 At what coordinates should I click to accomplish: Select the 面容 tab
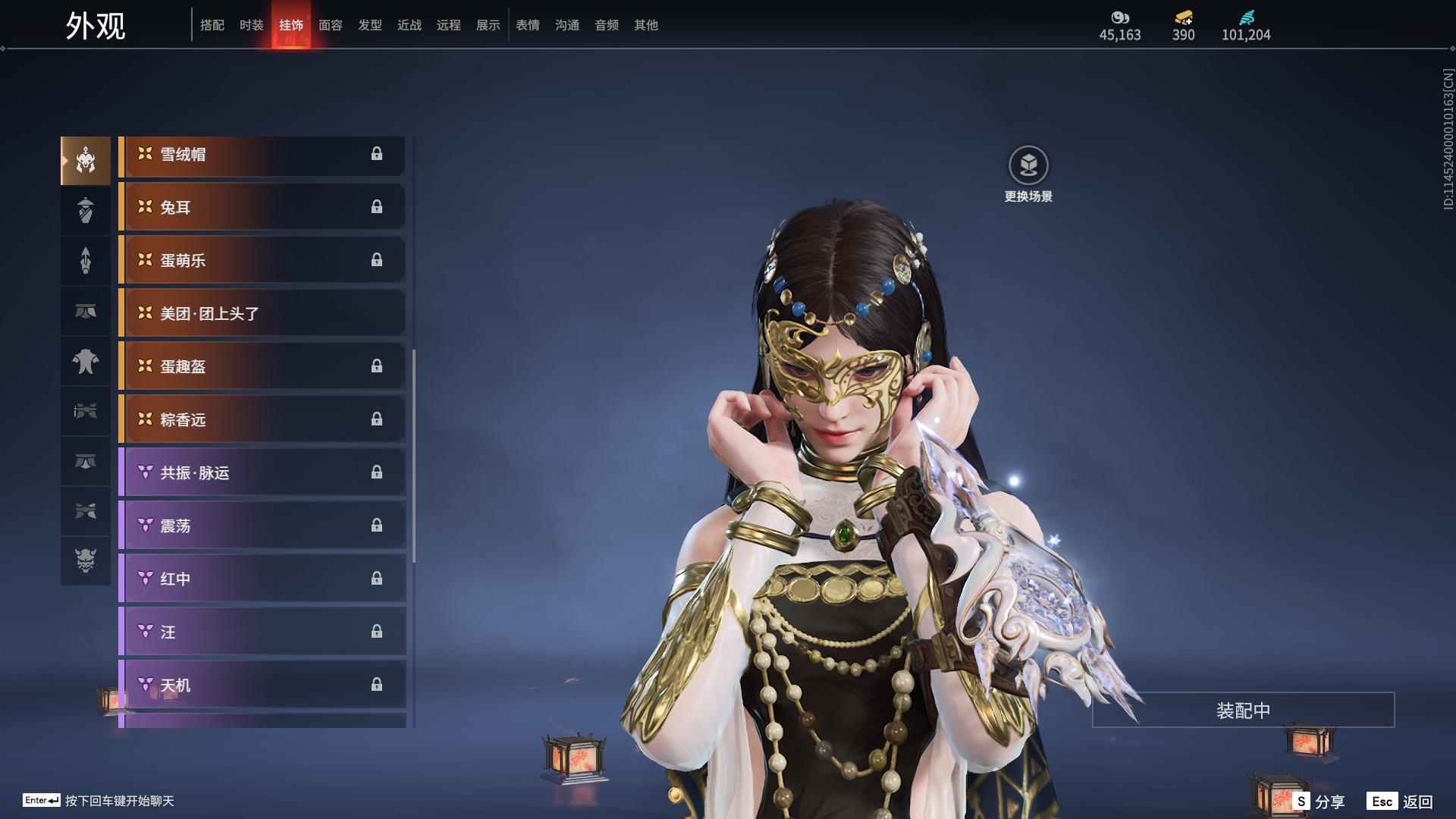point(331,25)
